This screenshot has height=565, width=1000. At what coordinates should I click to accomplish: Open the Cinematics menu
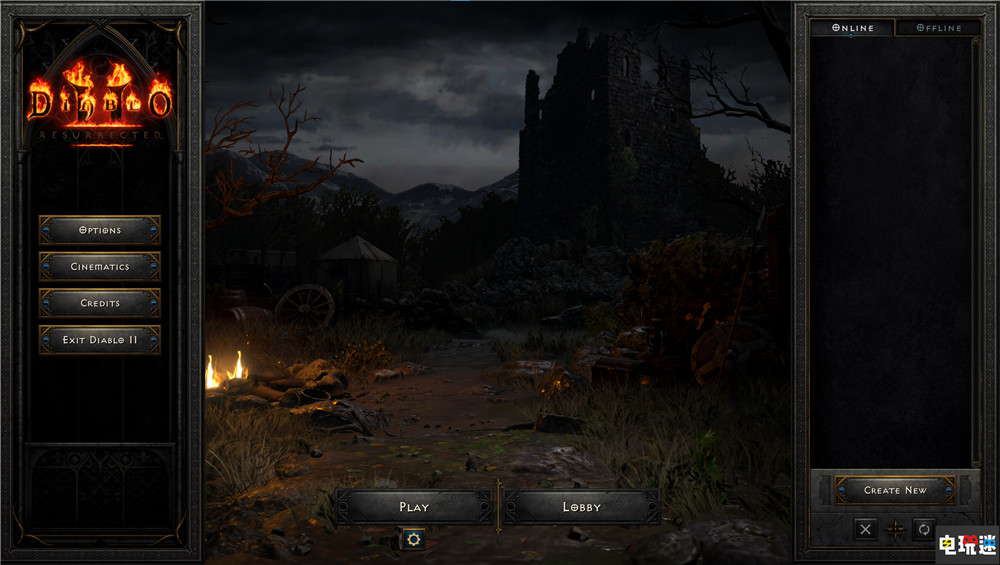tap(99, 267)
